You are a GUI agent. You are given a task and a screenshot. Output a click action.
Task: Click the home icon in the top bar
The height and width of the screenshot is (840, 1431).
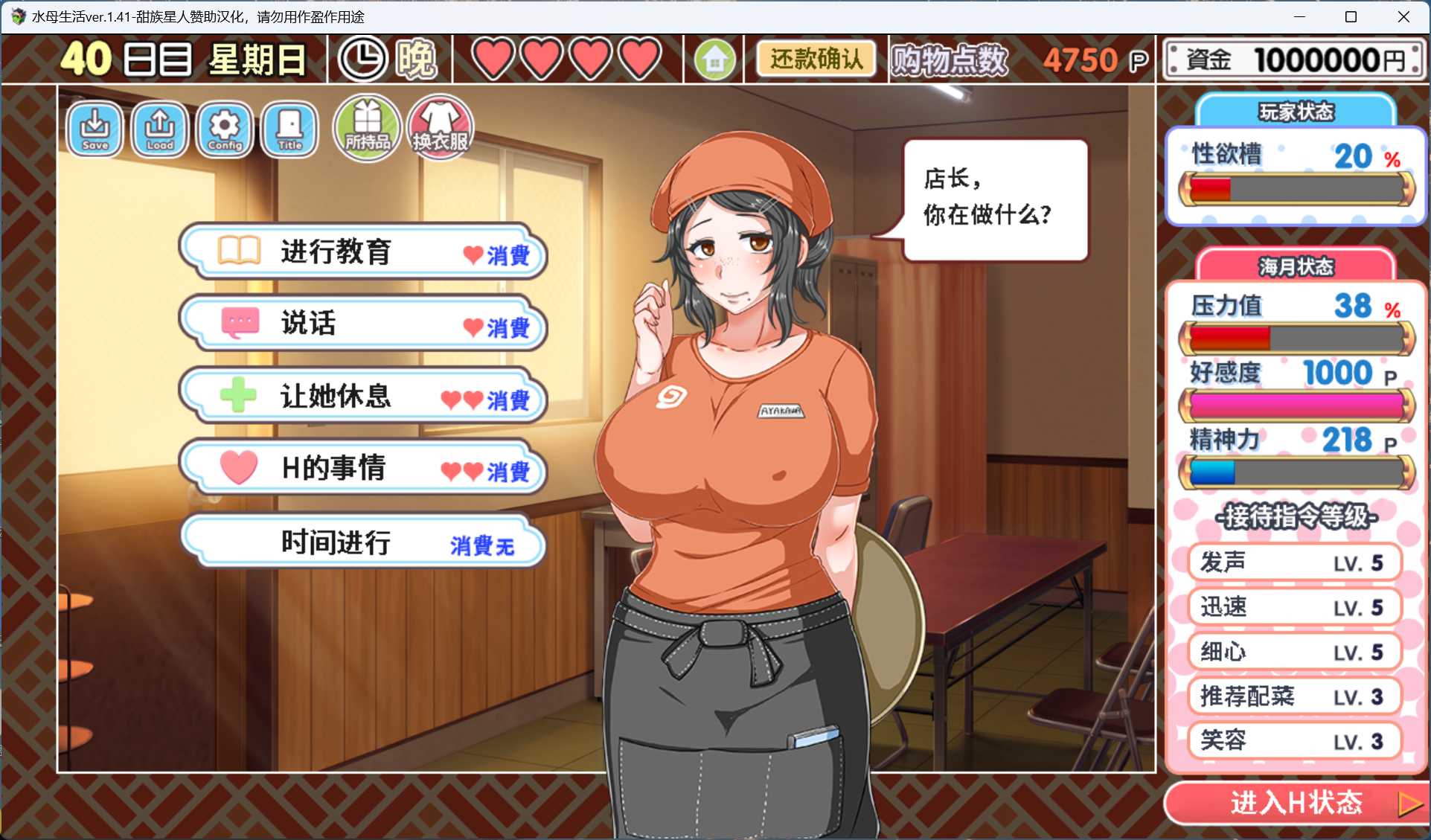pyautogui.click(x=714, y=58)
